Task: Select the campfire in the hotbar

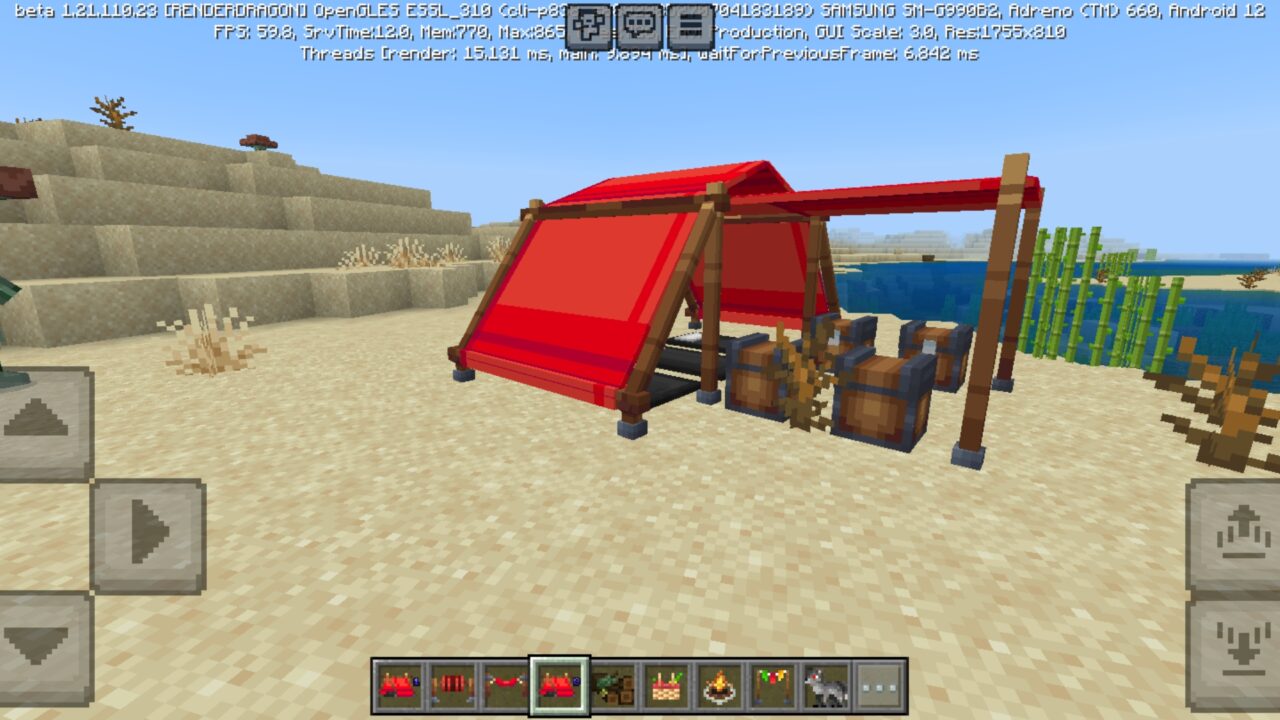Action: [720, 690]
